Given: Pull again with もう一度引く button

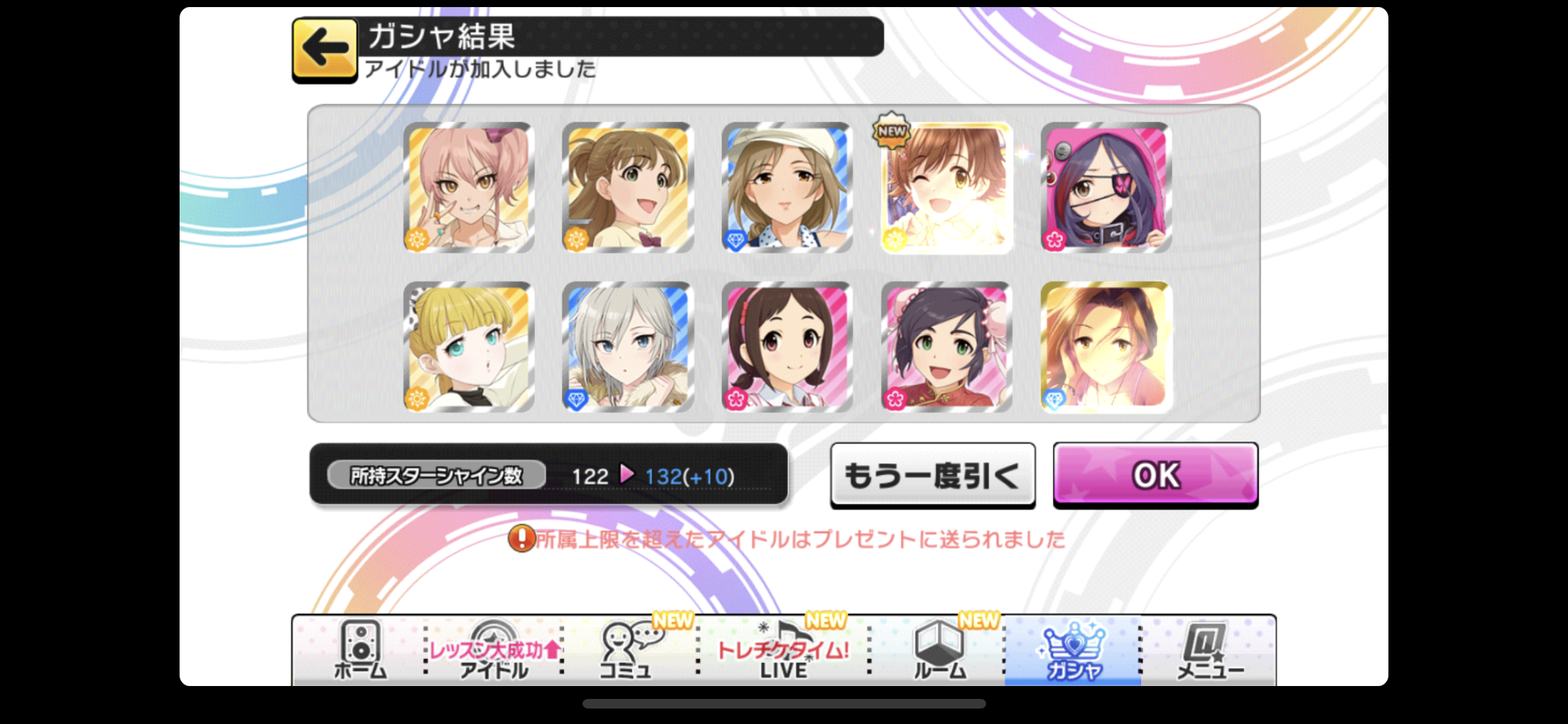Looking at the screenshot, I should pyautogui.click(x=933, y=475).
